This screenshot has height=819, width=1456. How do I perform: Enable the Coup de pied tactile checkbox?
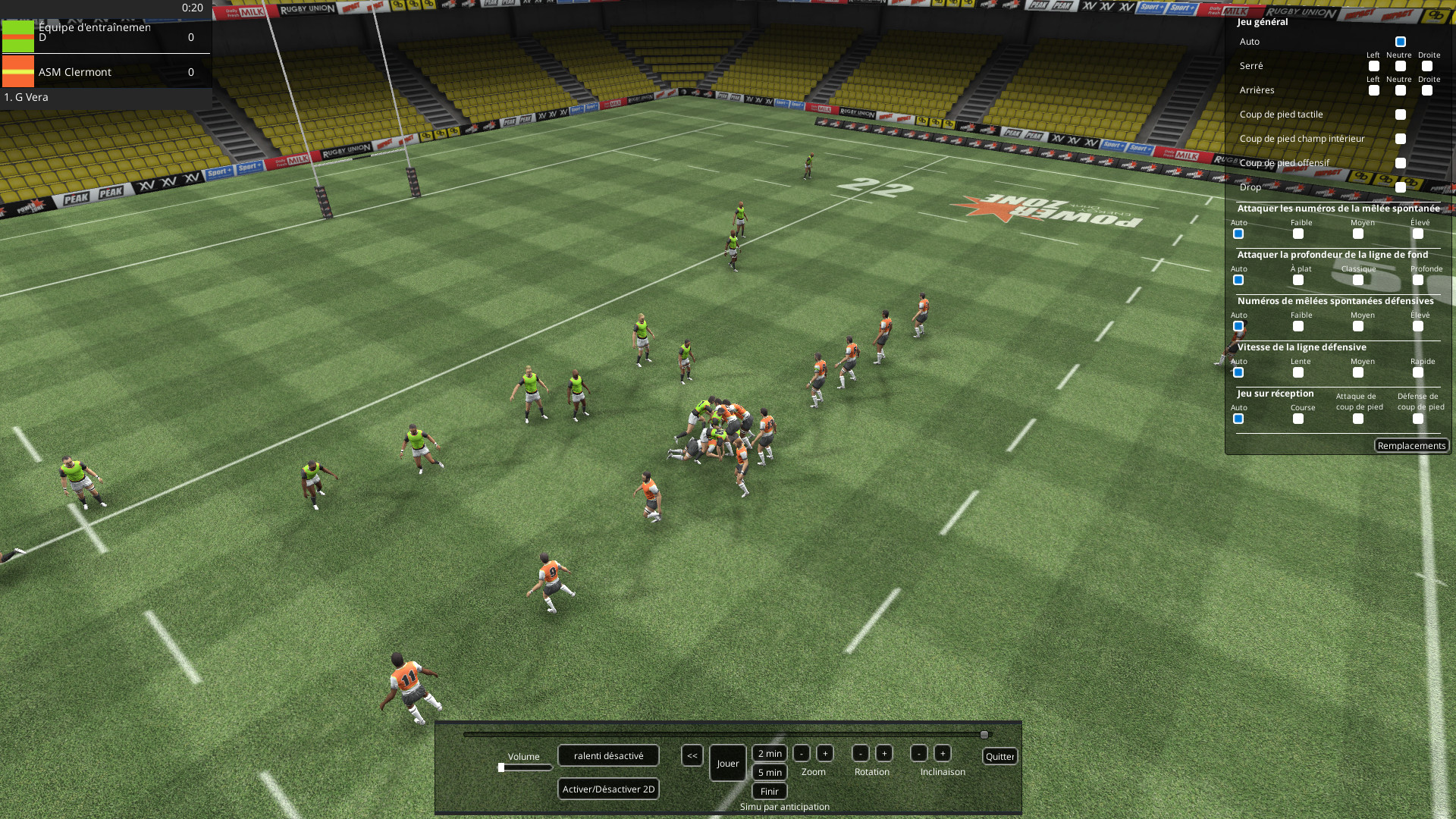tap(1400, 115)
